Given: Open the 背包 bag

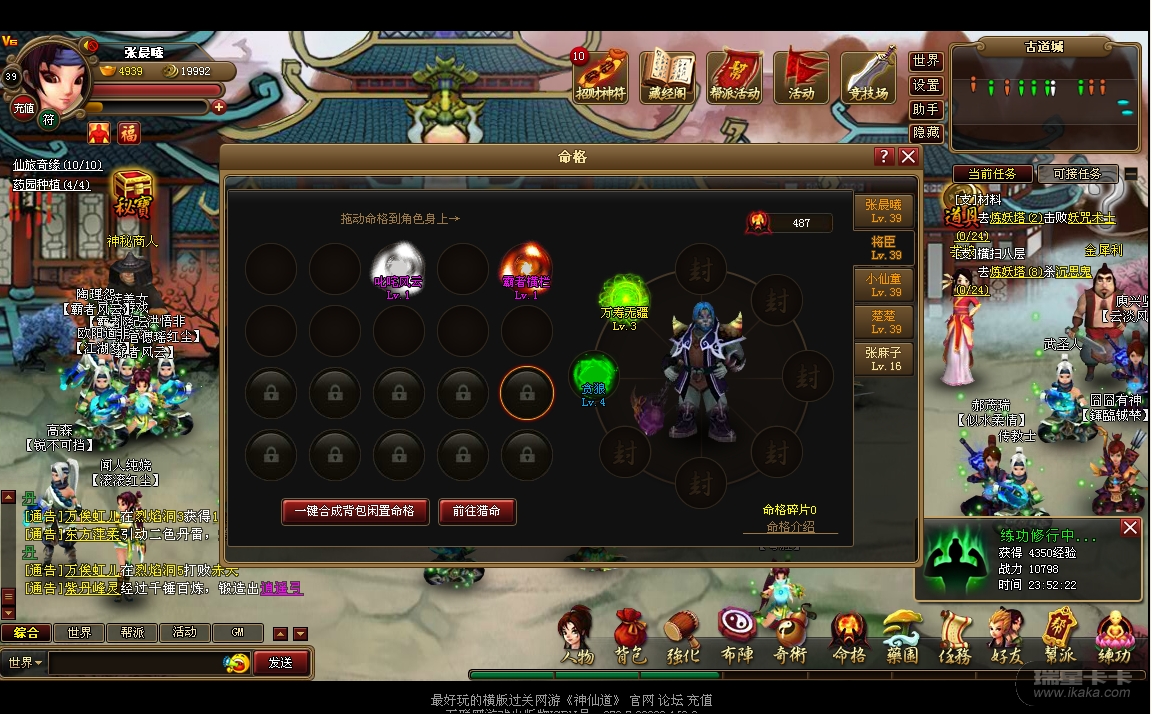Looking at the screenshot, I should tap(630, 637).
